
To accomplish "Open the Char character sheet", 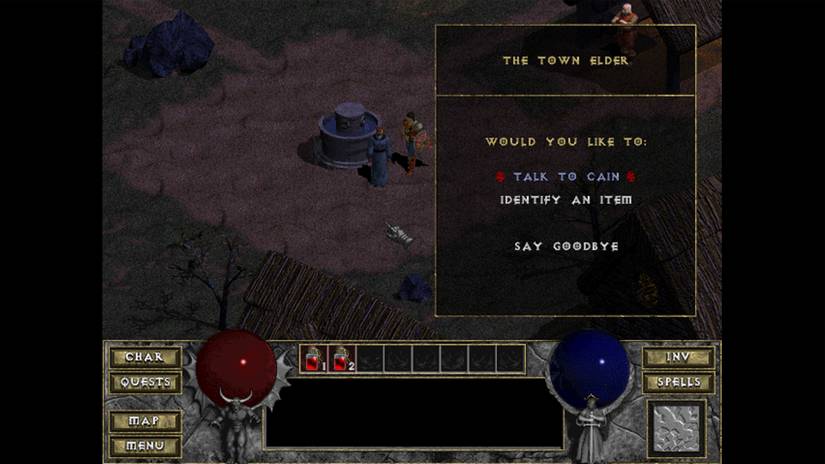I will (x=145, y=358).
